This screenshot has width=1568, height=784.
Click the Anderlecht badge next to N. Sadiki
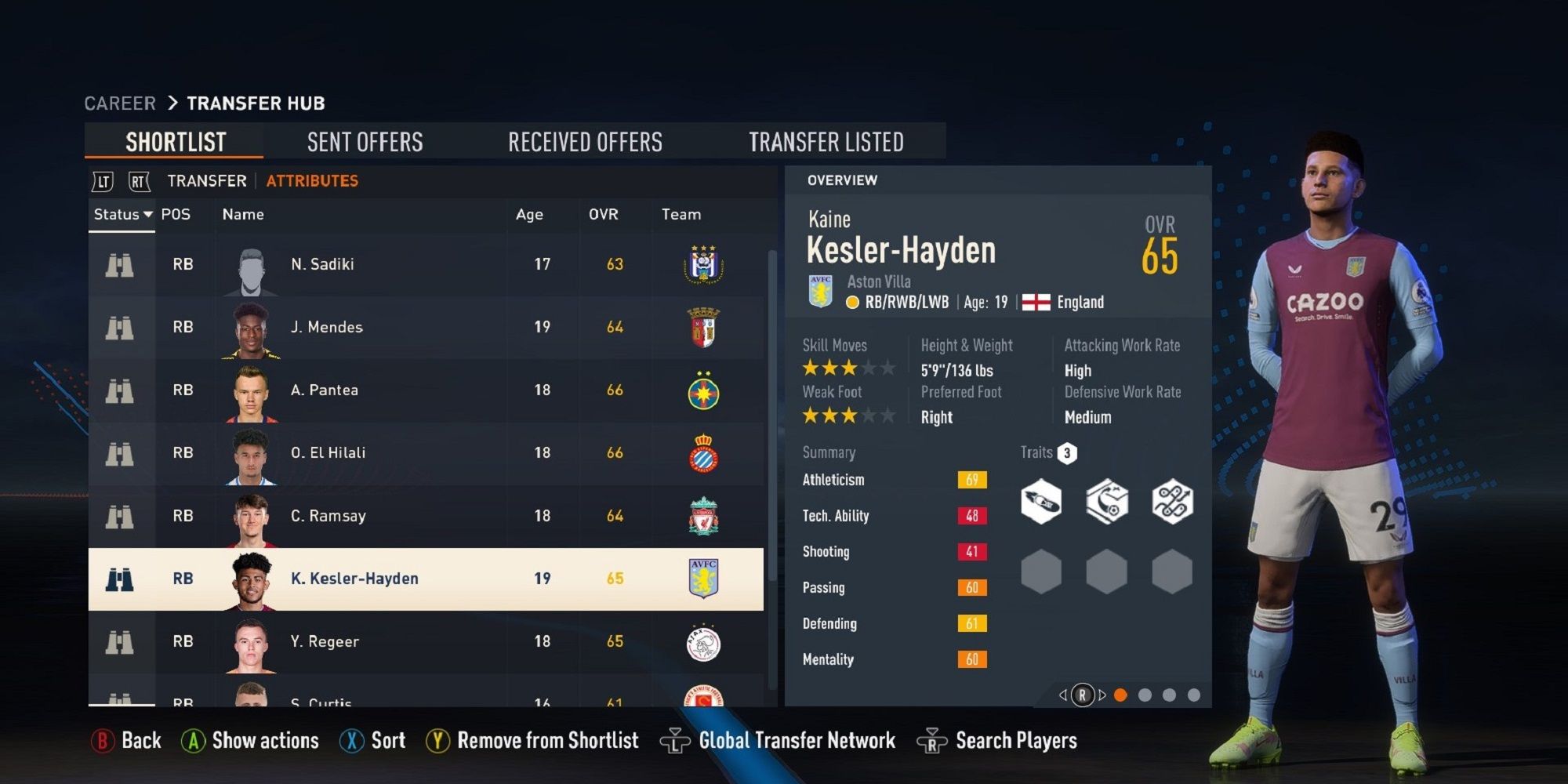pyautogui.click(x=706, y=264)
